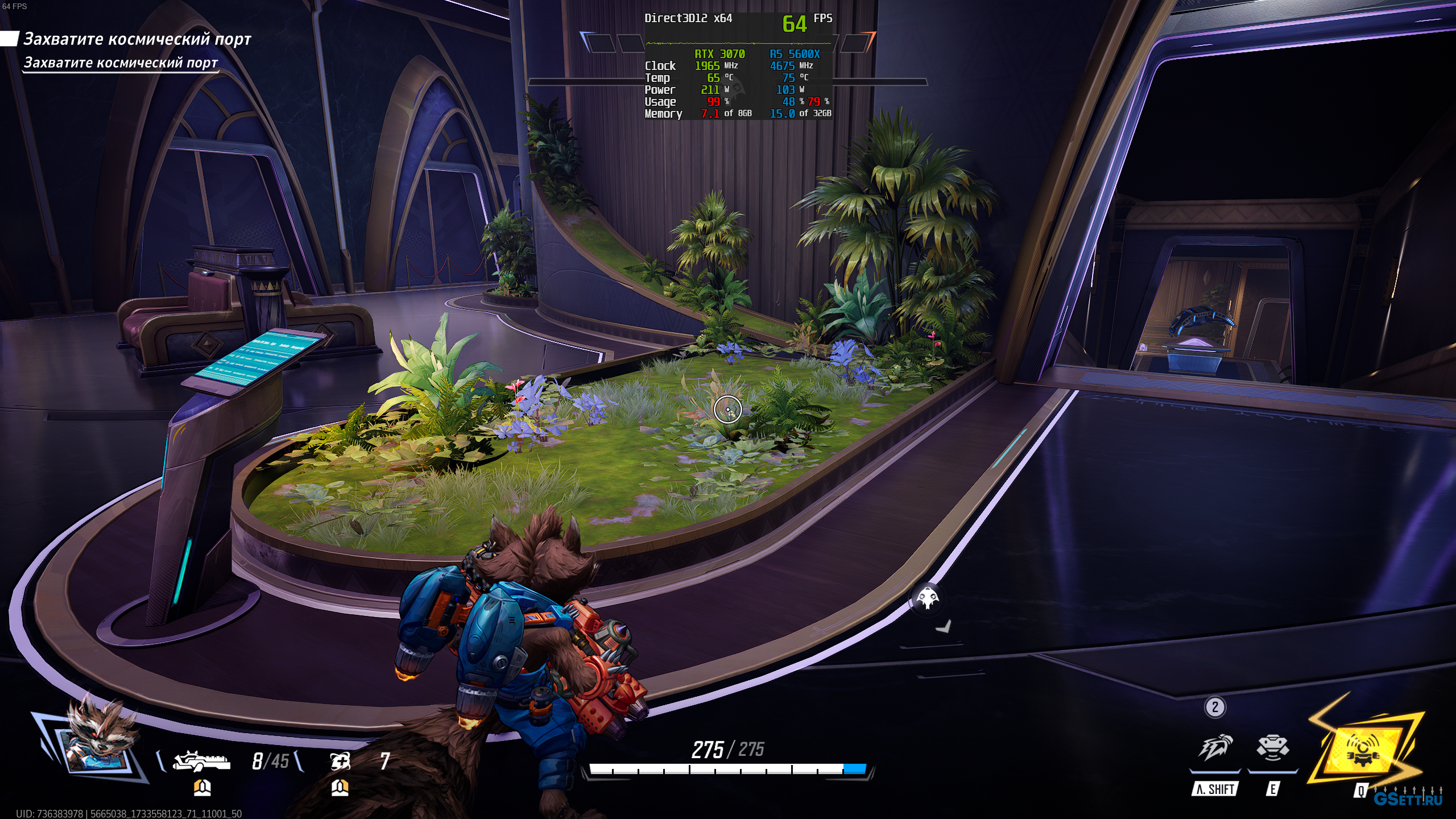The height and width of the screenshot is (819, 1456).
Task: Select the primary gun weapon icon
Action: 202,760
